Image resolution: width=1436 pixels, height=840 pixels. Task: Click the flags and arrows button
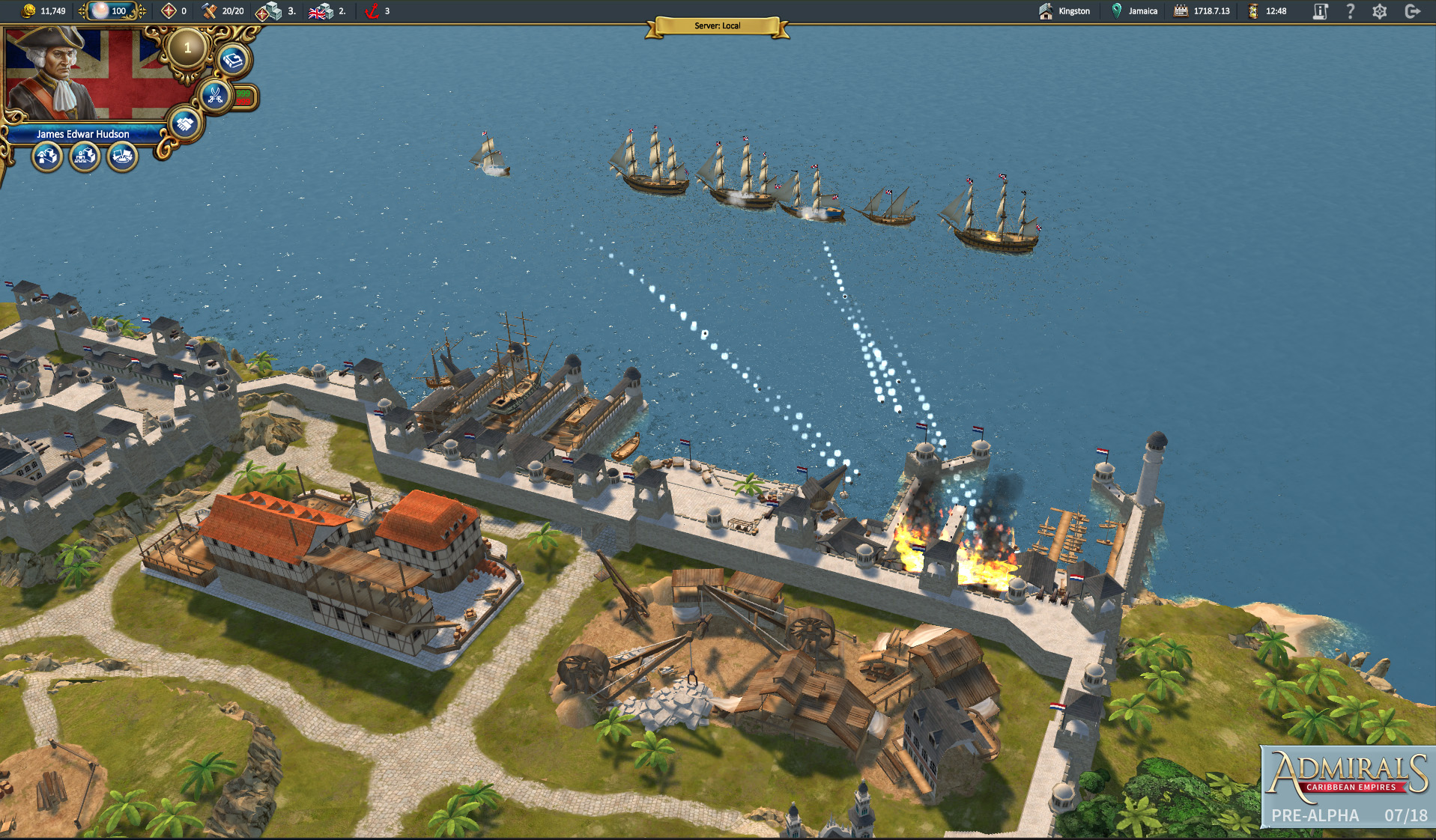coord(122,156)
